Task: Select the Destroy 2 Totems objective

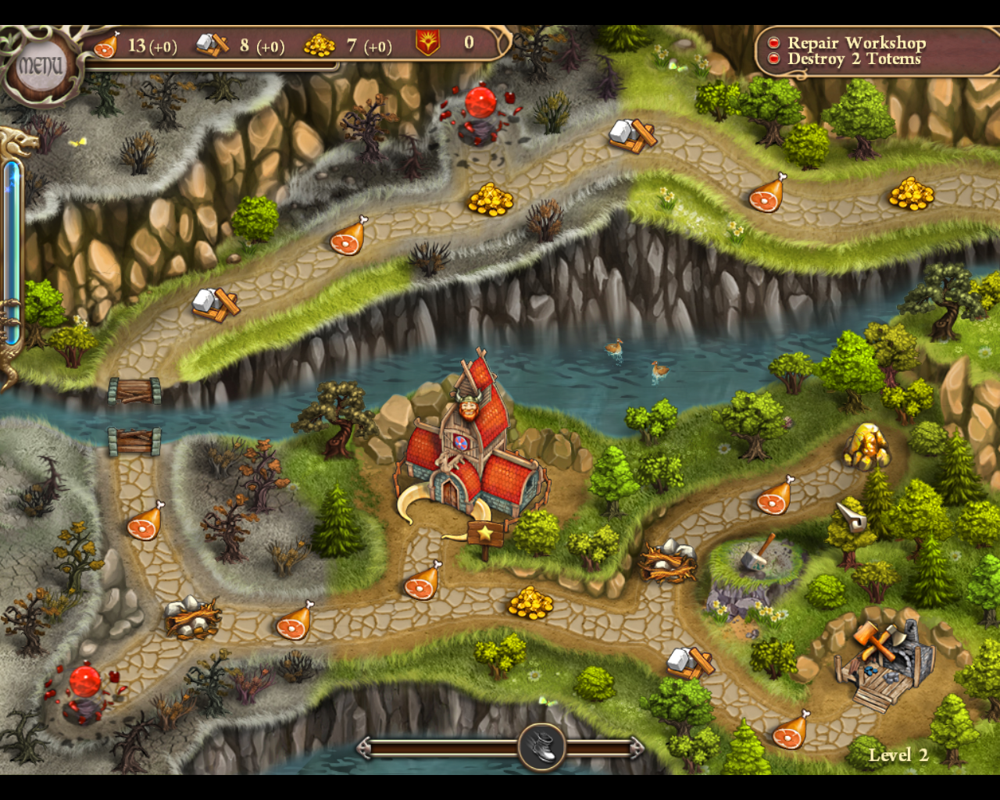Action: tap(855, 59)
